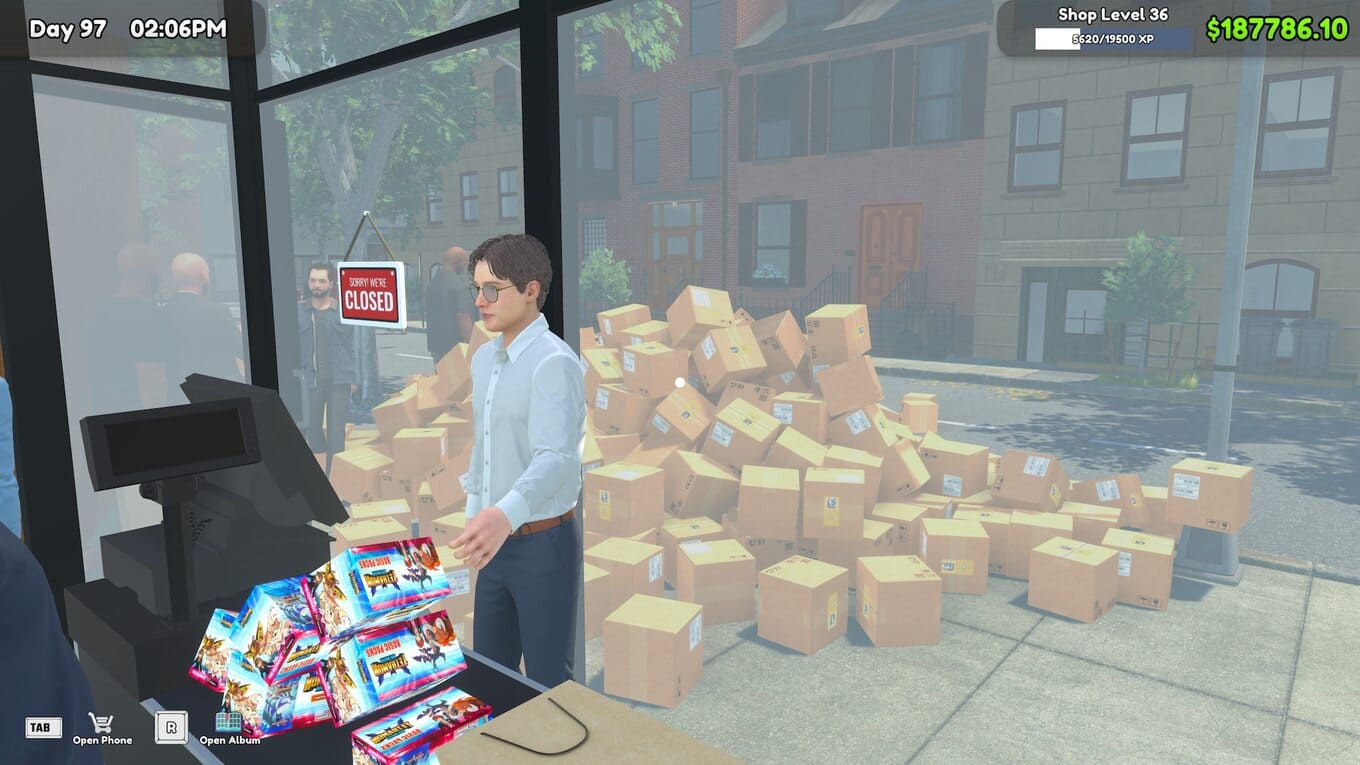Click the Open Phone label text
1360x765 pixels.
pos(103,742)
